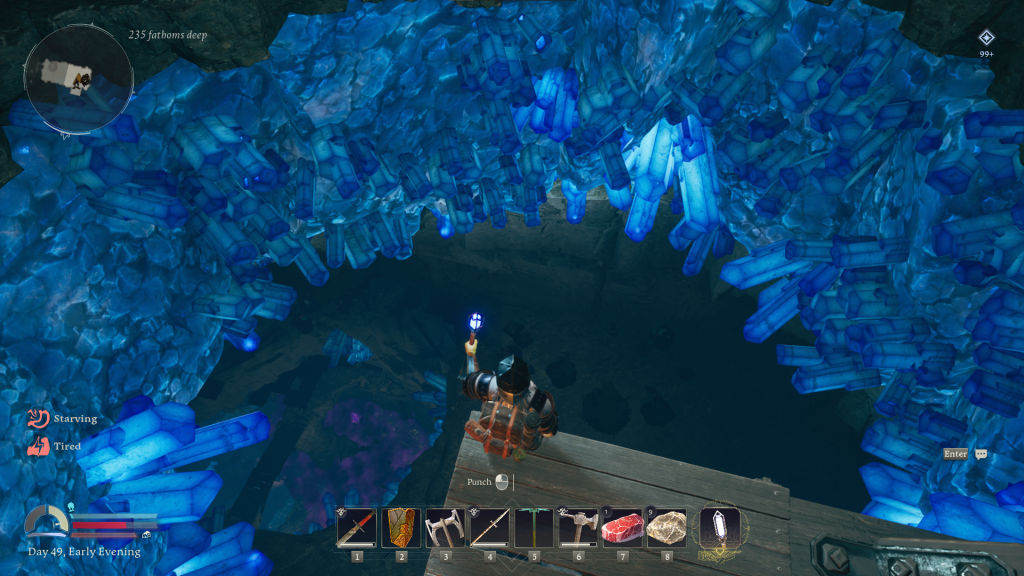The image size is (1024, 576).
Task: Inspect the Starving status icon
Action: 39,418
